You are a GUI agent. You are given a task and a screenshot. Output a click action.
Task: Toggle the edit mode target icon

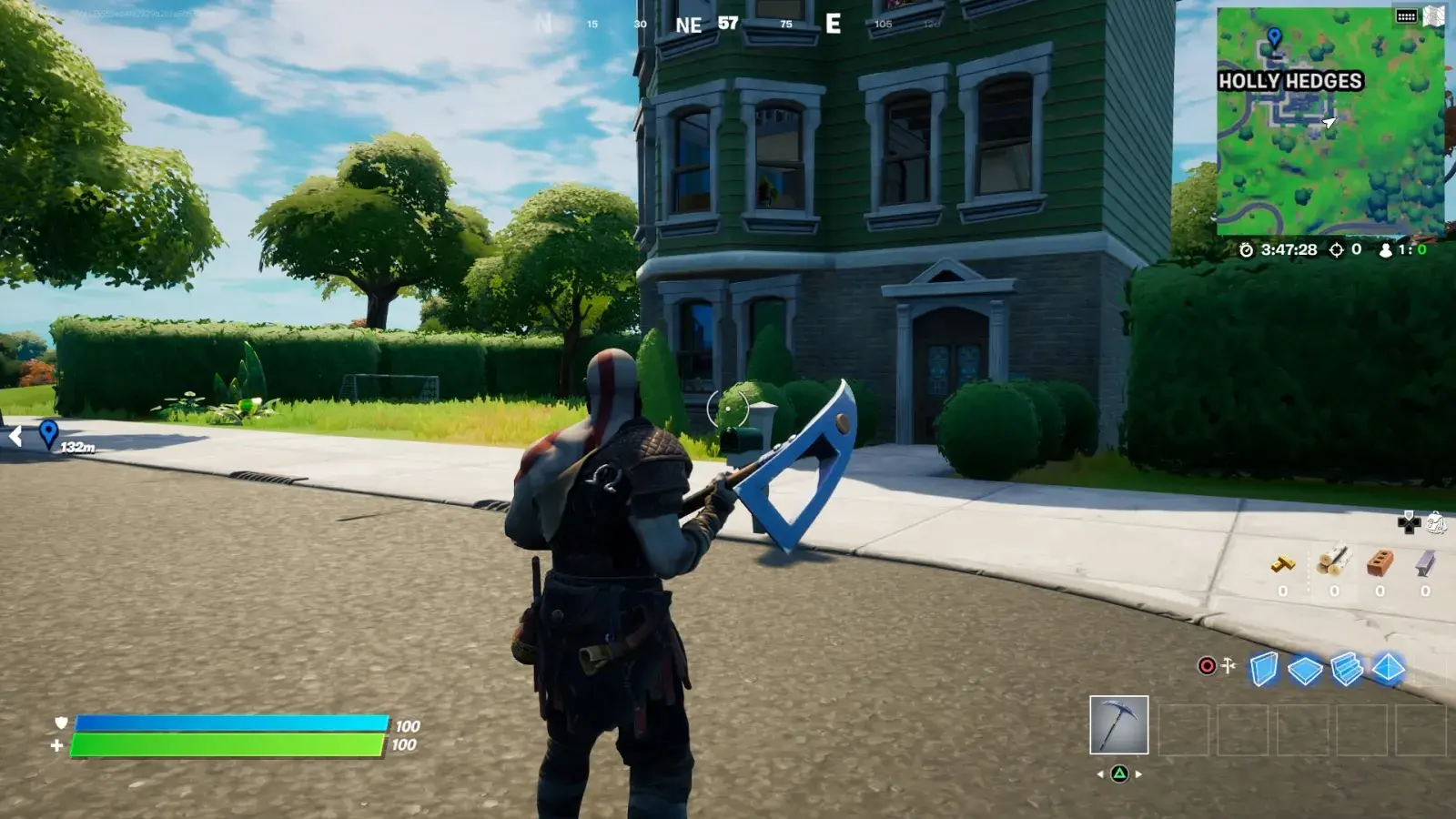click(x=1207, y=667)
